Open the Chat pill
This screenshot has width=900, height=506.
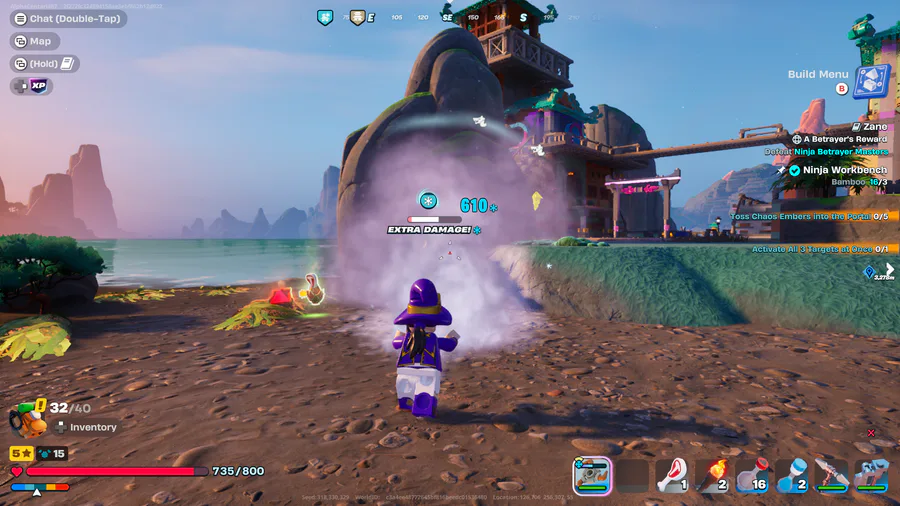68,18
